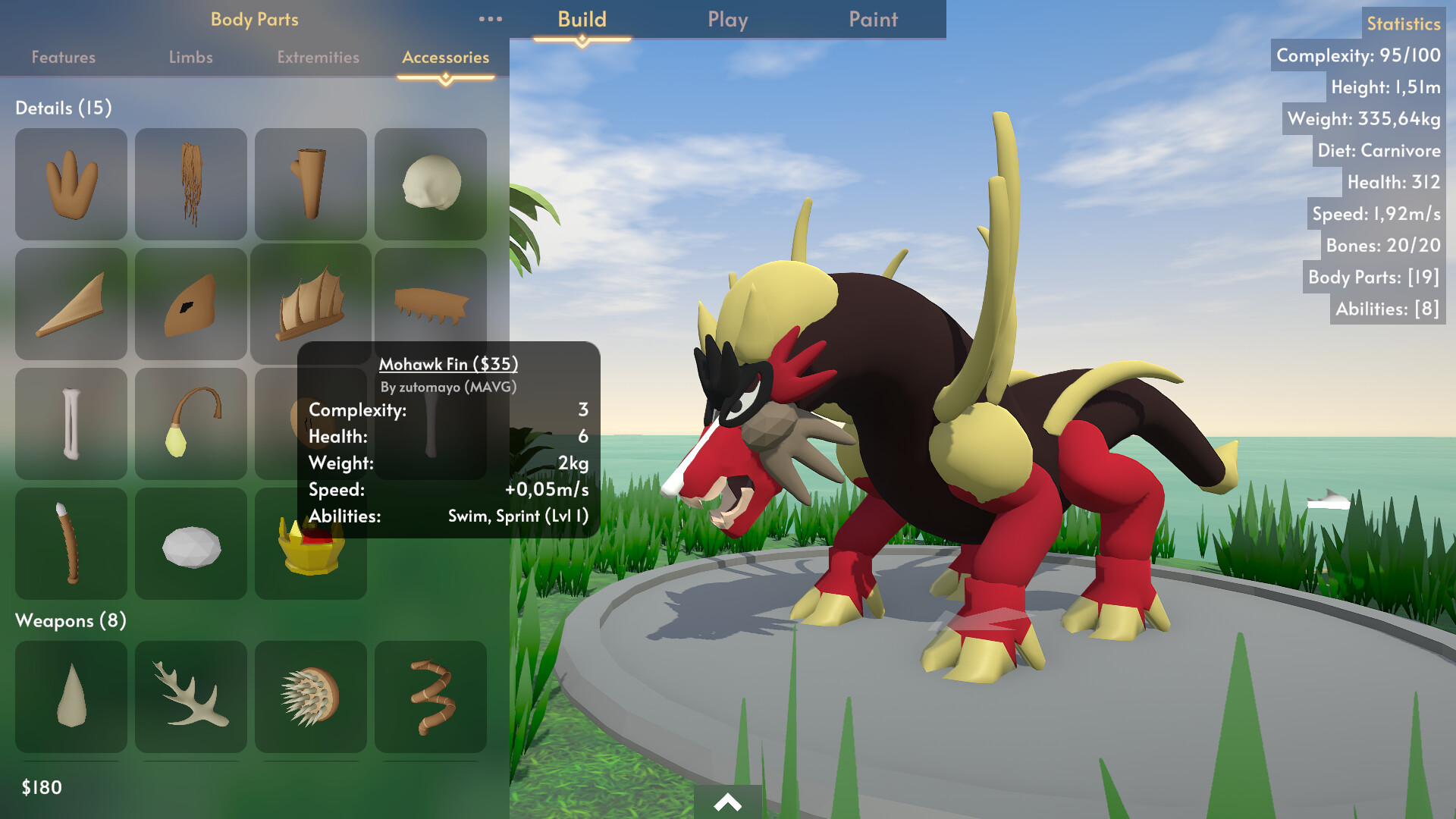Switch to the Limbs tab
The width and height of the screenshot is (1456, 819).
(x=190, y=57)
